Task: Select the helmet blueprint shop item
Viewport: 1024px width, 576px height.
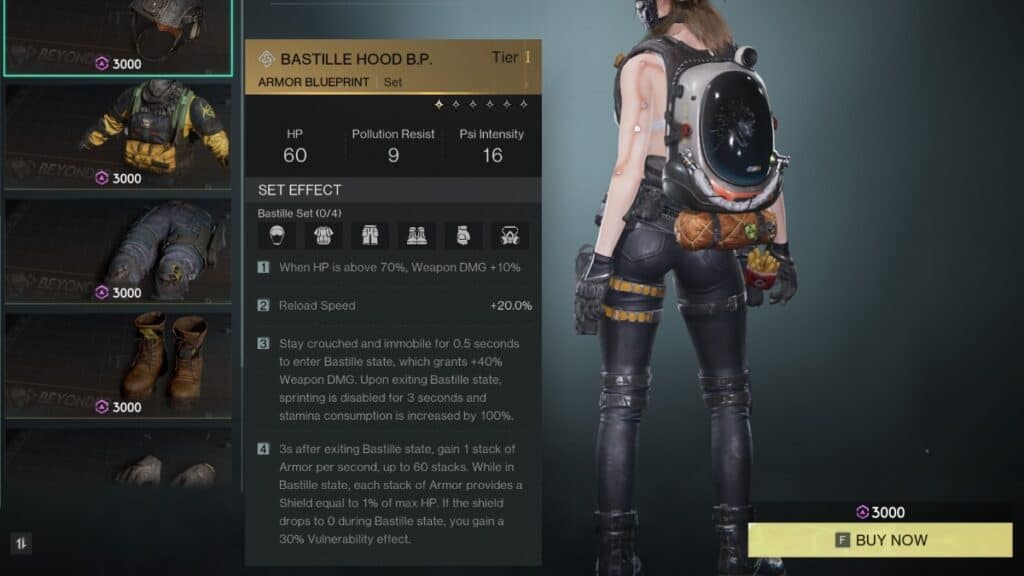Action: point(118,35)
